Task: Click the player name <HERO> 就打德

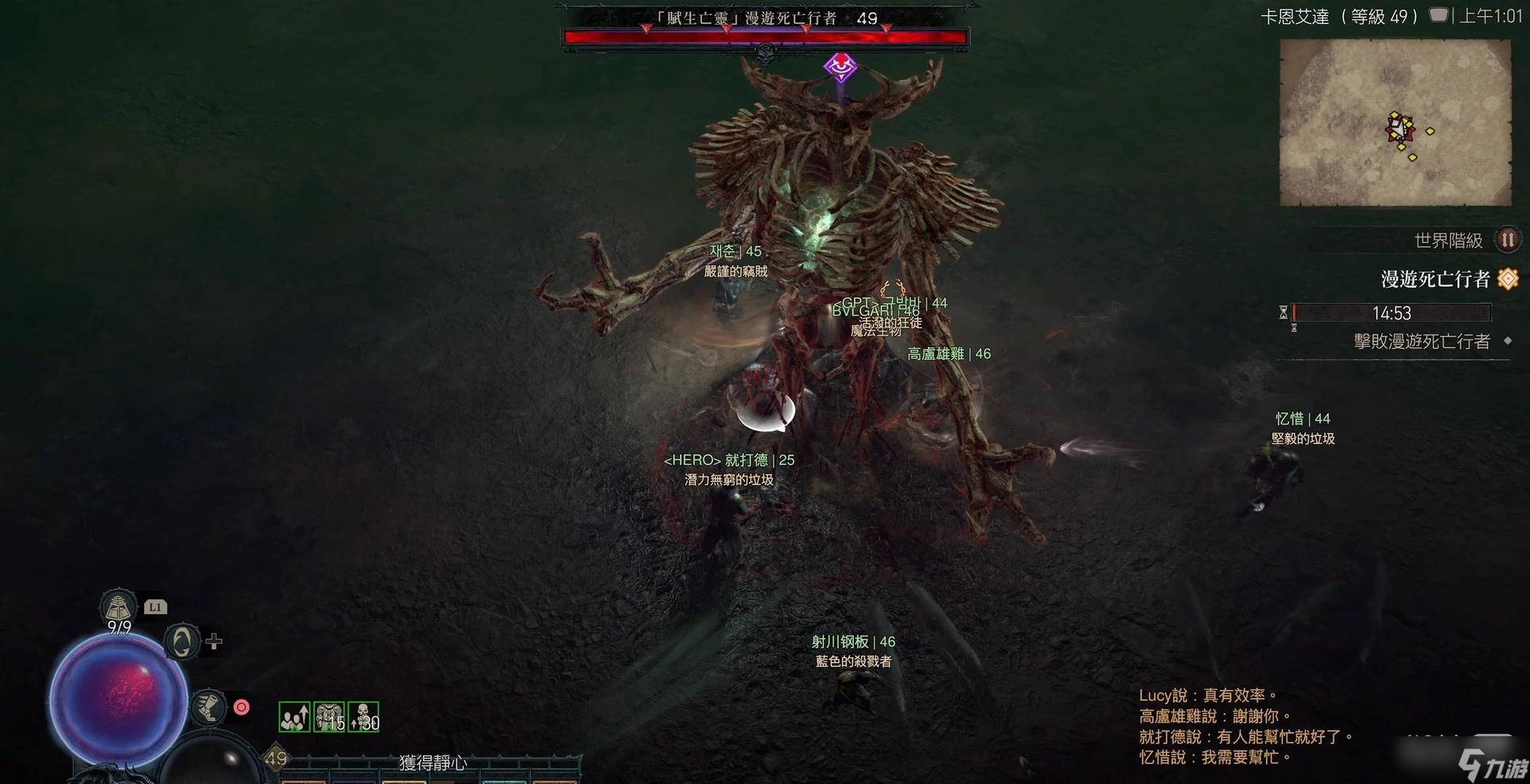Action: tap(729, 460)
